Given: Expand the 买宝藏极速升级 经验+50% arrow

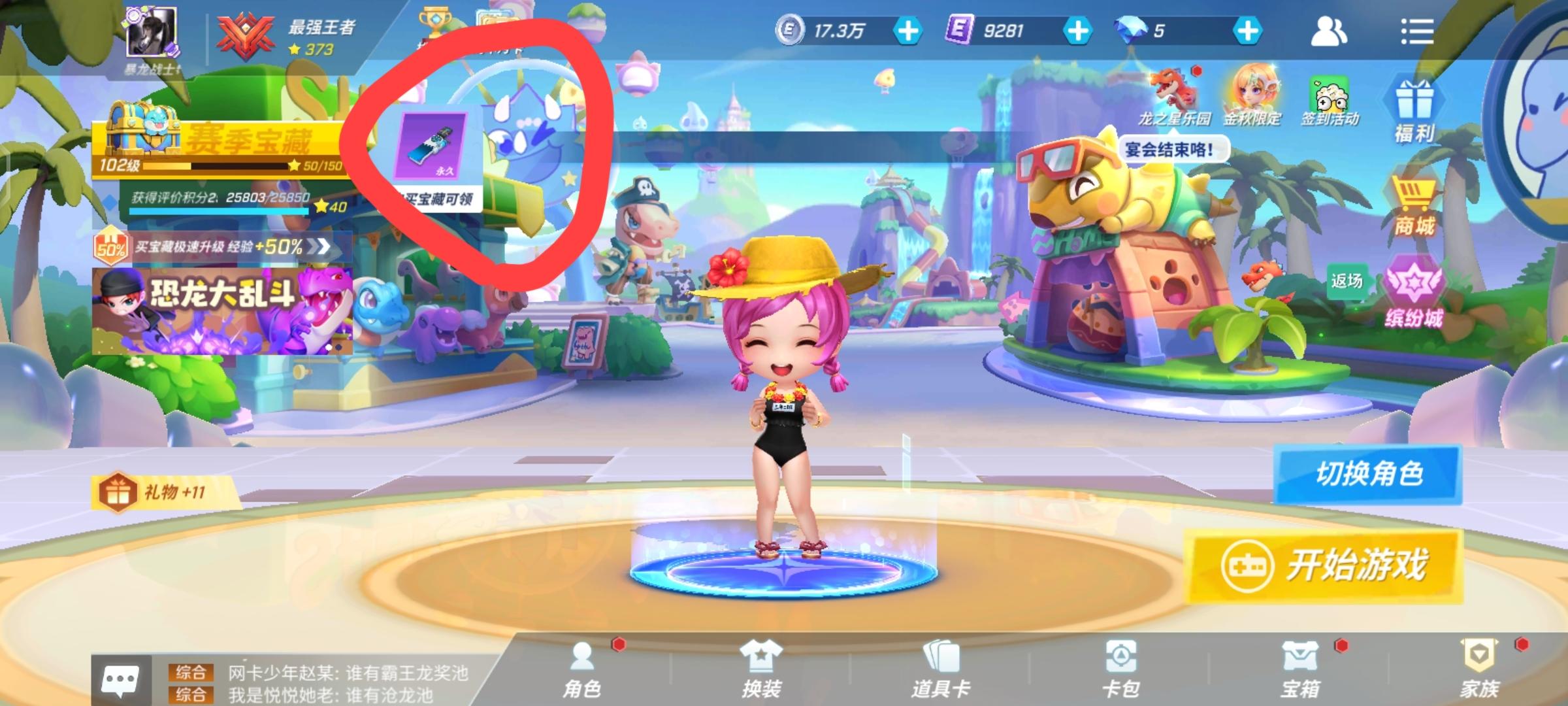Looking at the screenshot, I should (x=321, y=248).
